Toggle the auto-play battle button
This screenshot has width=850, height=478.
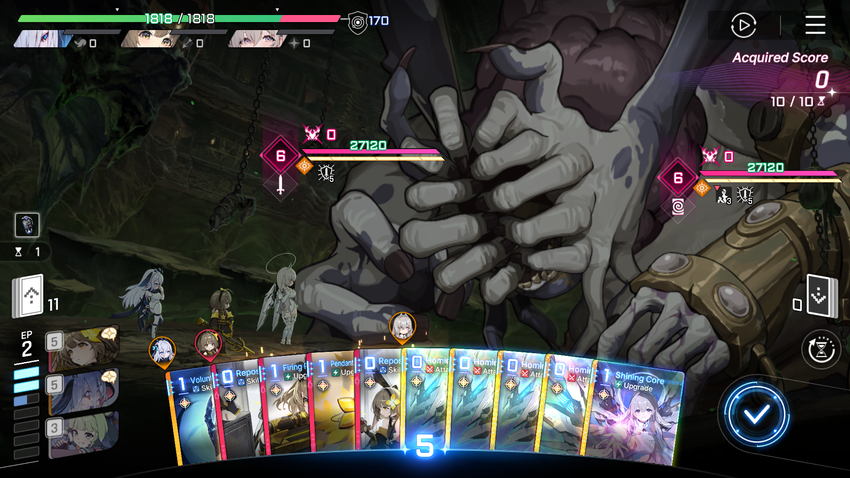[743, 25]
